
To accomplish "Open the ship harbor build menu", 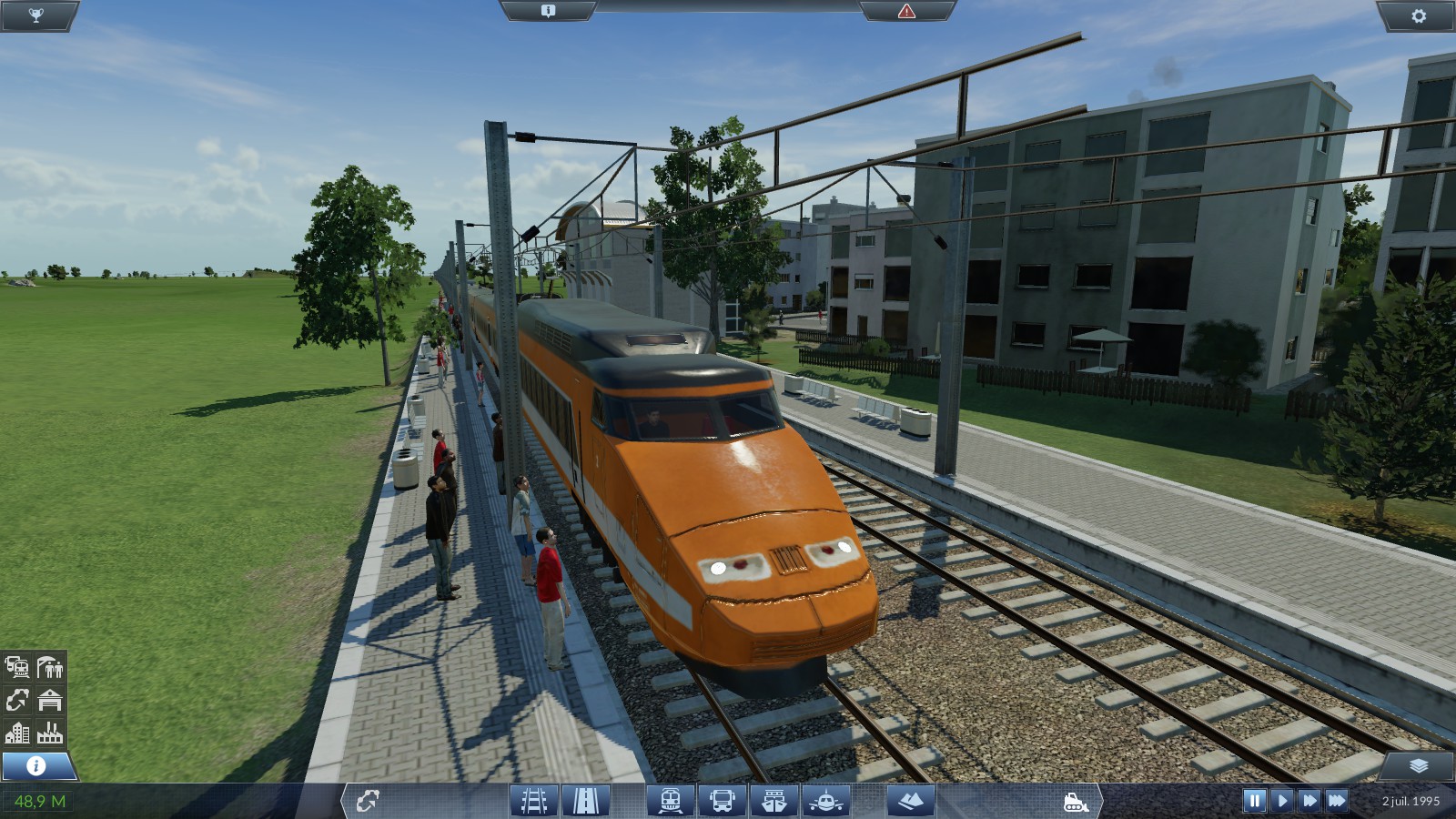I will [x=774, y=801].
